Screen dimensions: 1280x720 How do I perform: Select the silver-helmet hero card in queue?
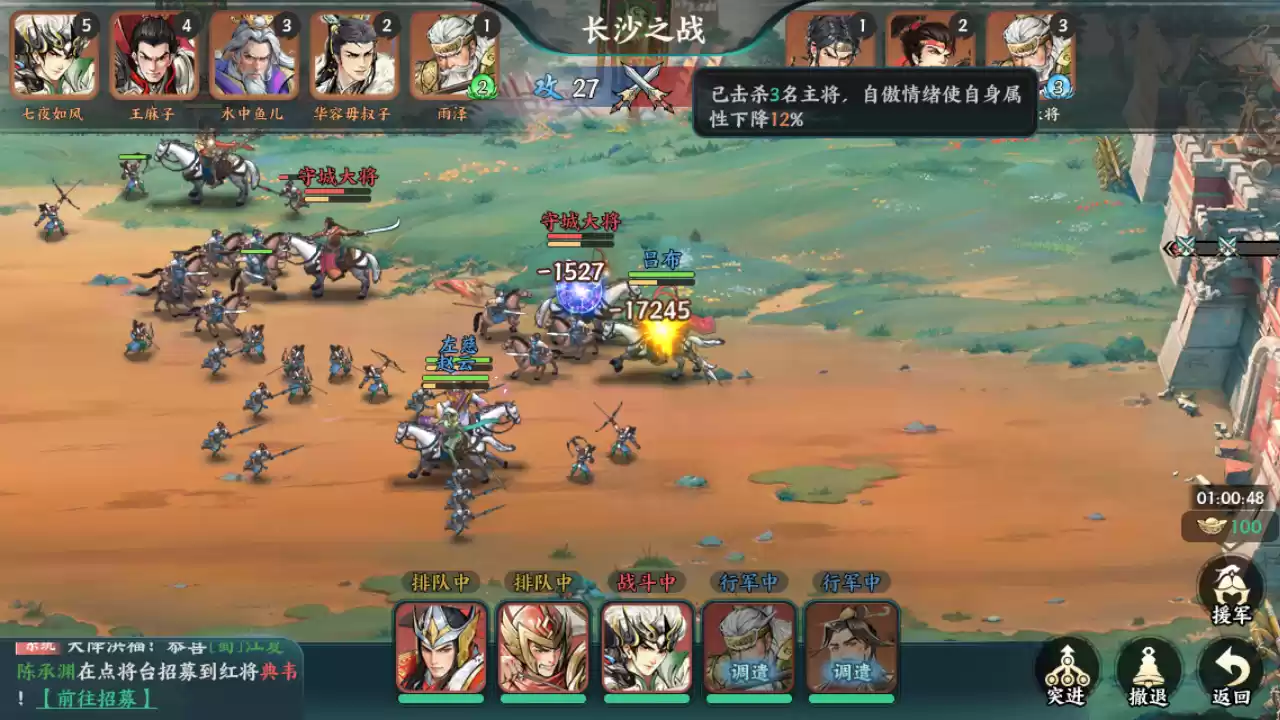(x=441, y=647)
